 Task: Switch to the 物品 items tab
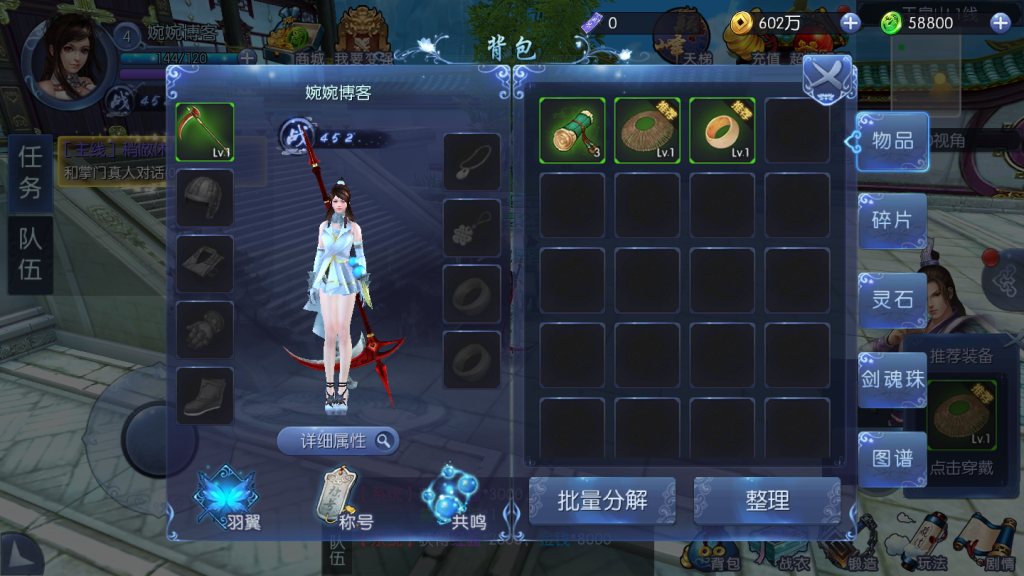click(892, 141)
